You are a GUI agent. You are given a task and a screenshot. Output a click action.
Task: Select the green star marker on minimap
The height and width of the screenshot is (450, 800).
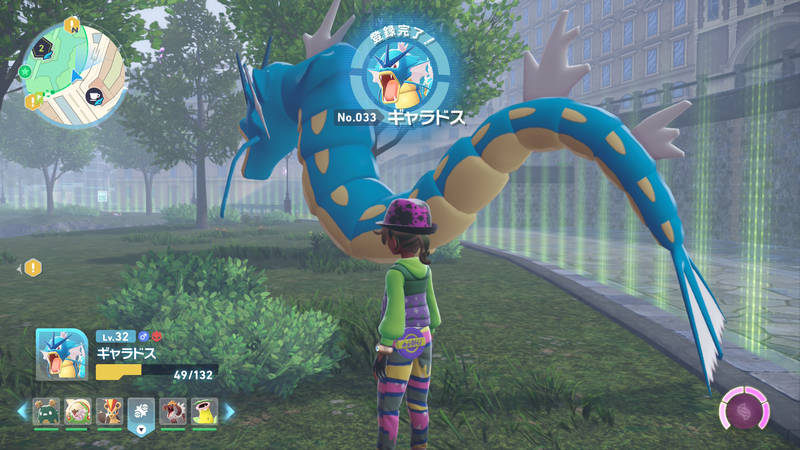click(23, 72)
